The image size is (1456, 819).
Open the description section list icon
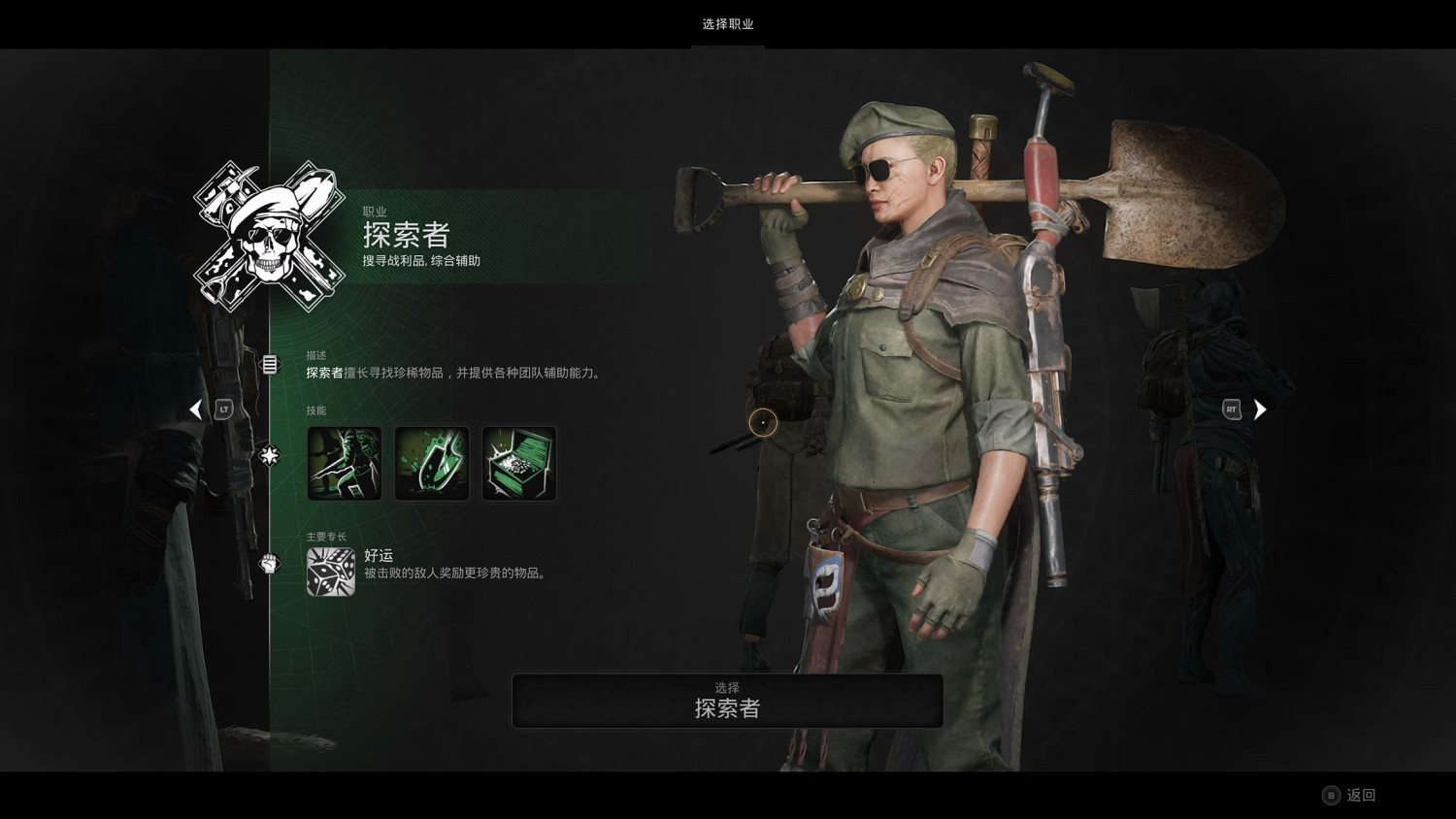click(x=270, y=365)
